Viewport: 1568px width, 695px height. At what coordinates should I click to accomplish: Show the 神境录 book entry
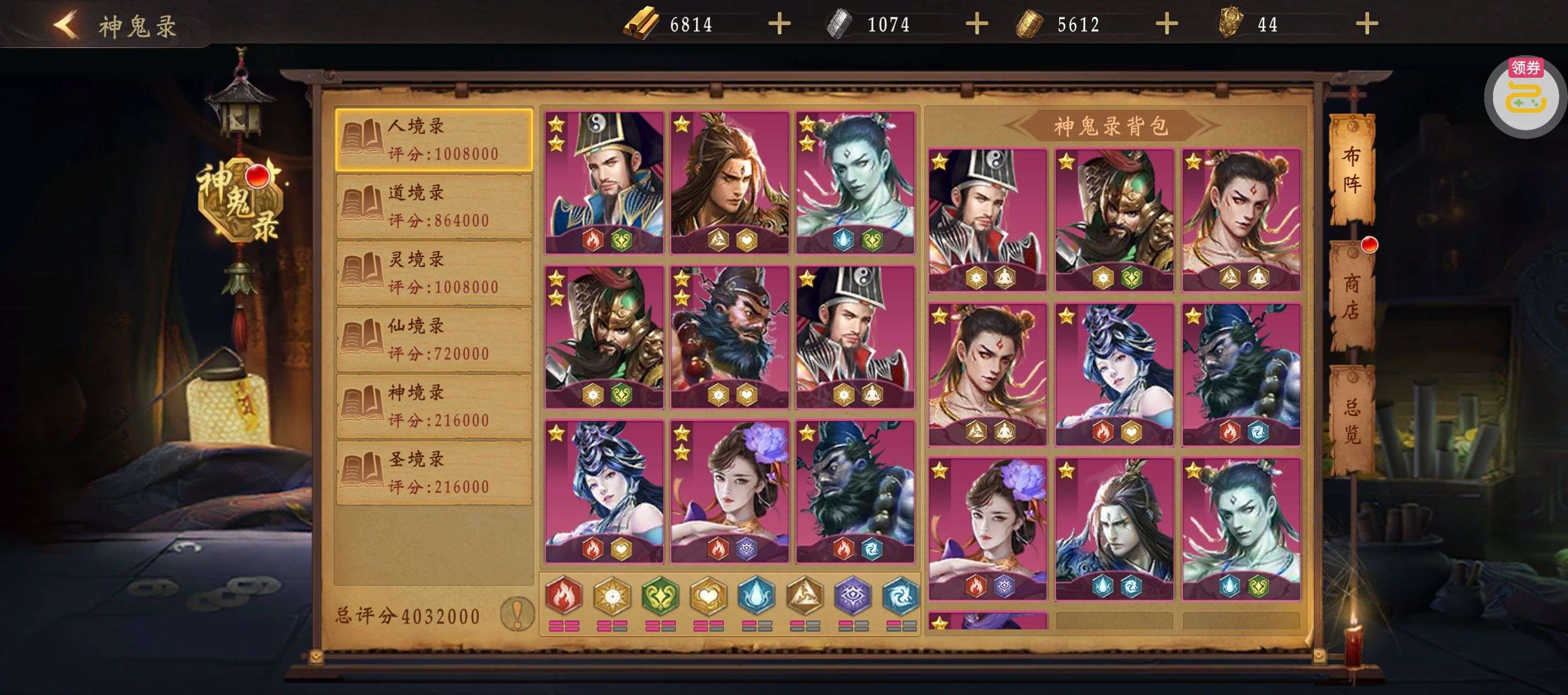coord(434,407)
